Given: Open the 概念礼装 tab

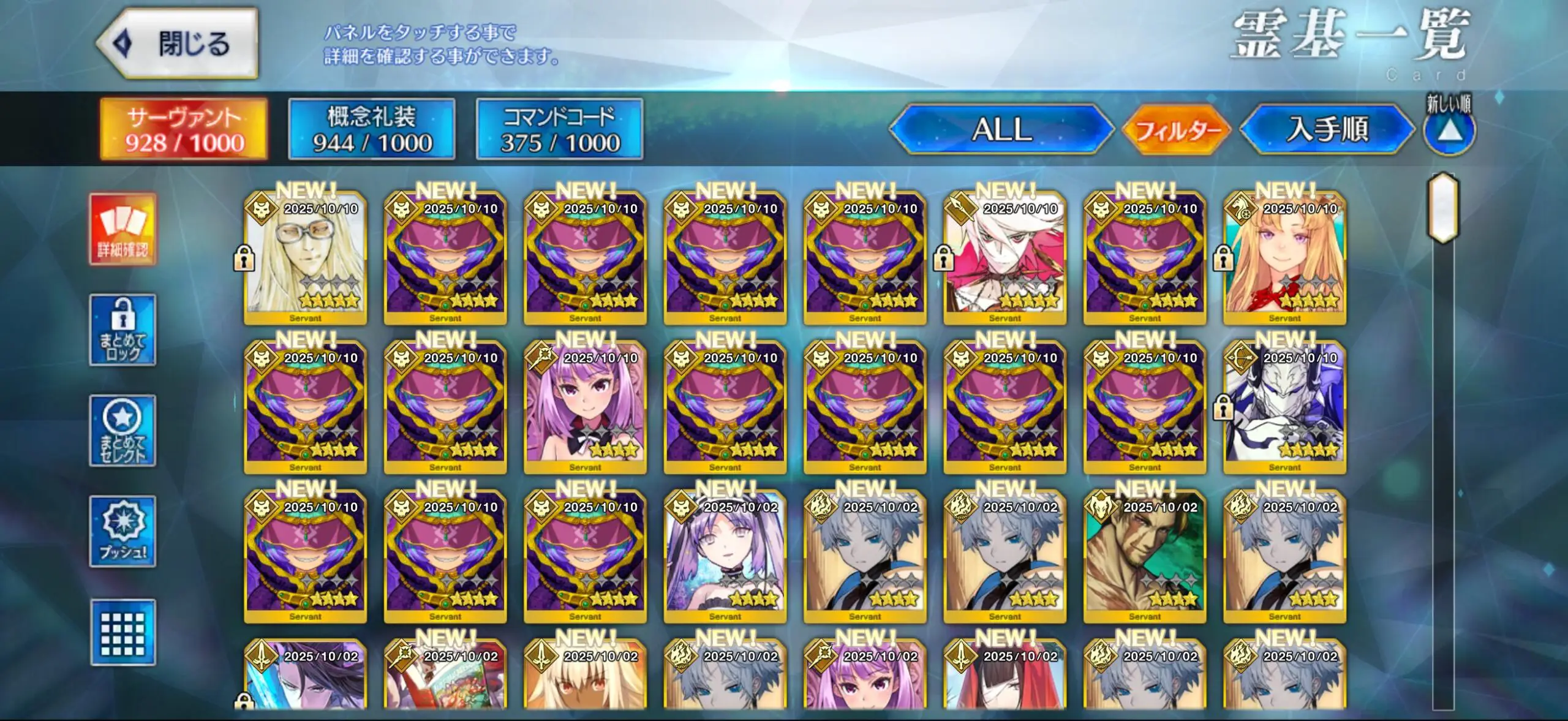Looking at the screenshot, I should tap(371, 129).
